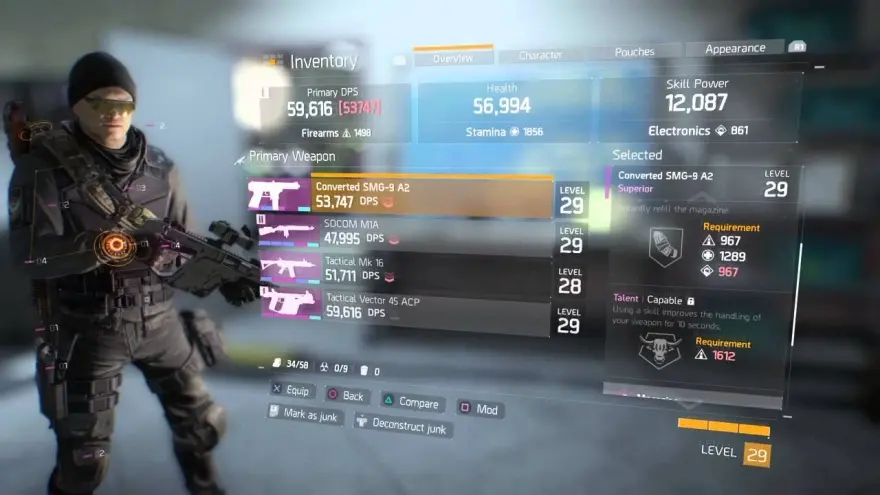Open the Mod option
880x495 pixels.
coord(480,408)
